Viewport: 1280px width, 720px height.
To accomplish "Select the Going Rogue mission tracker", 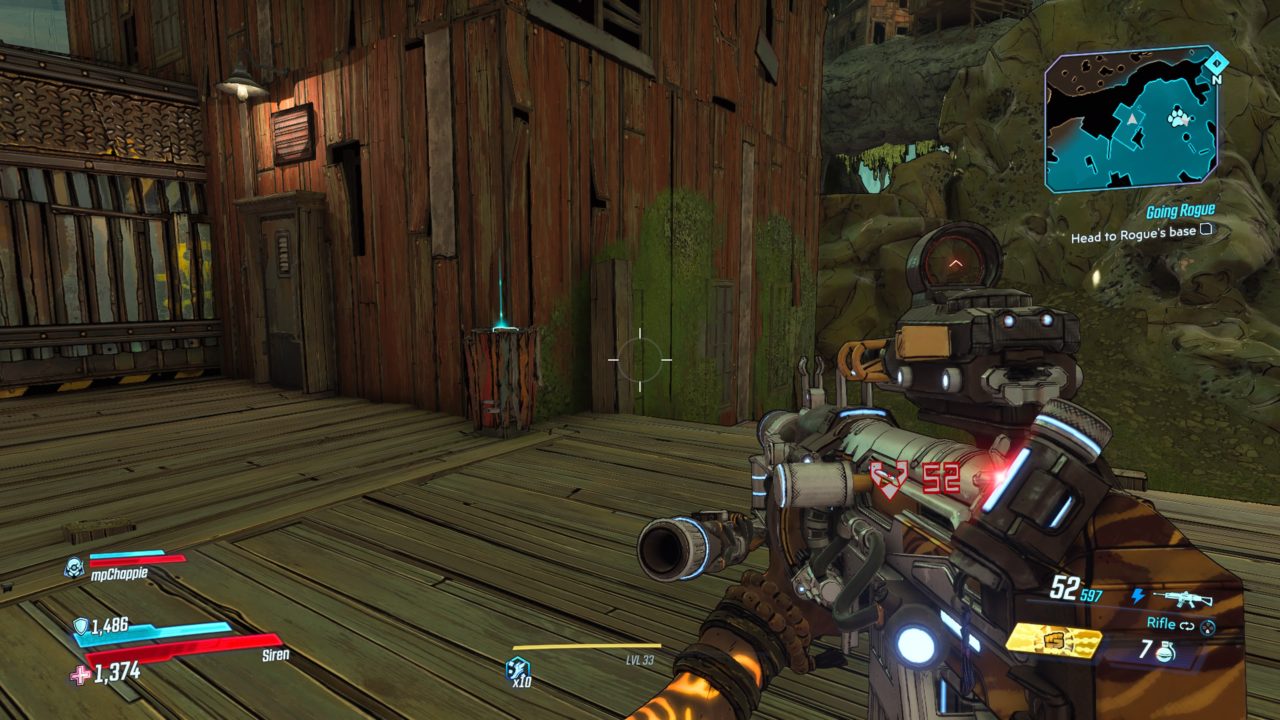I will tap(1180, 210).
